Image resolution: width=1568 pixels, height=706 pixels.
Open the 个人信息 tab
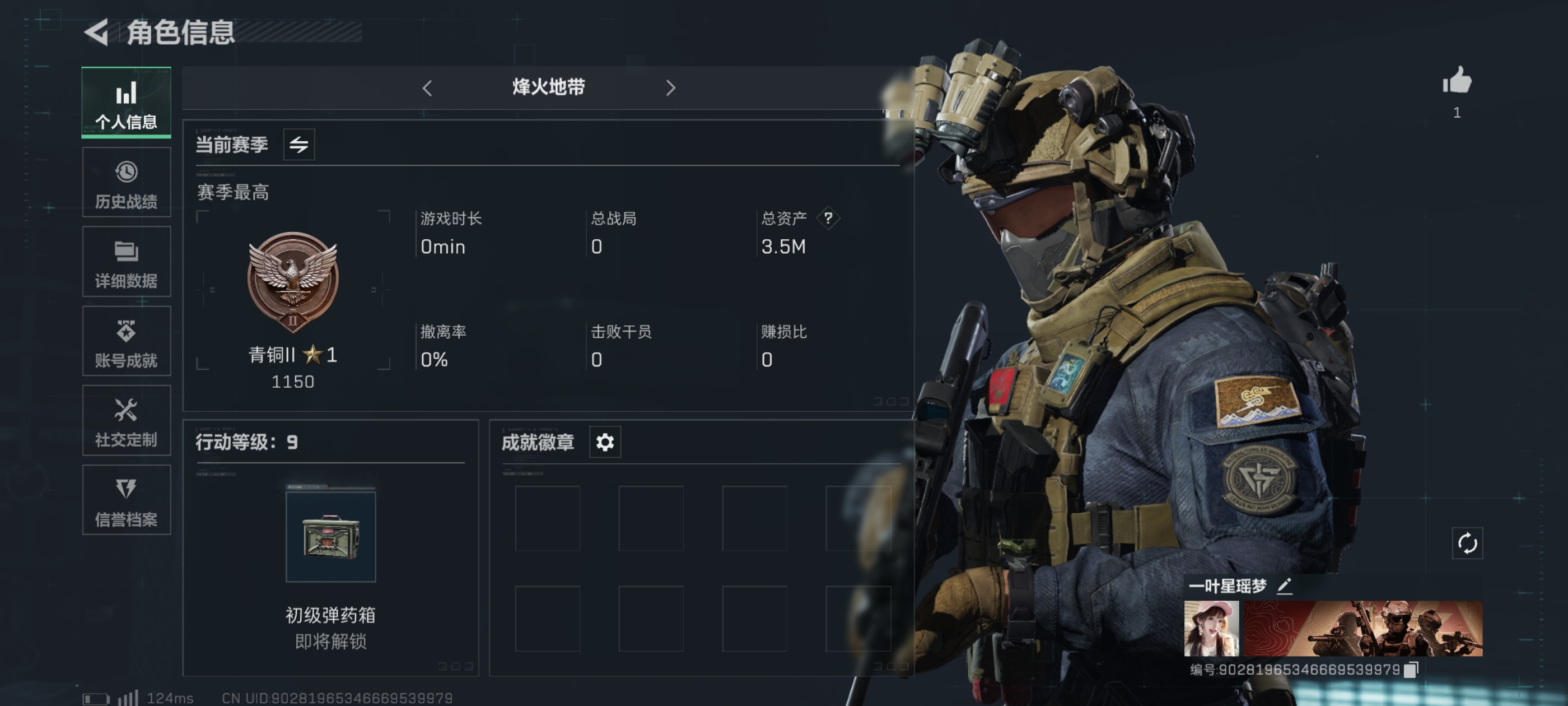[x=126, y=103]
